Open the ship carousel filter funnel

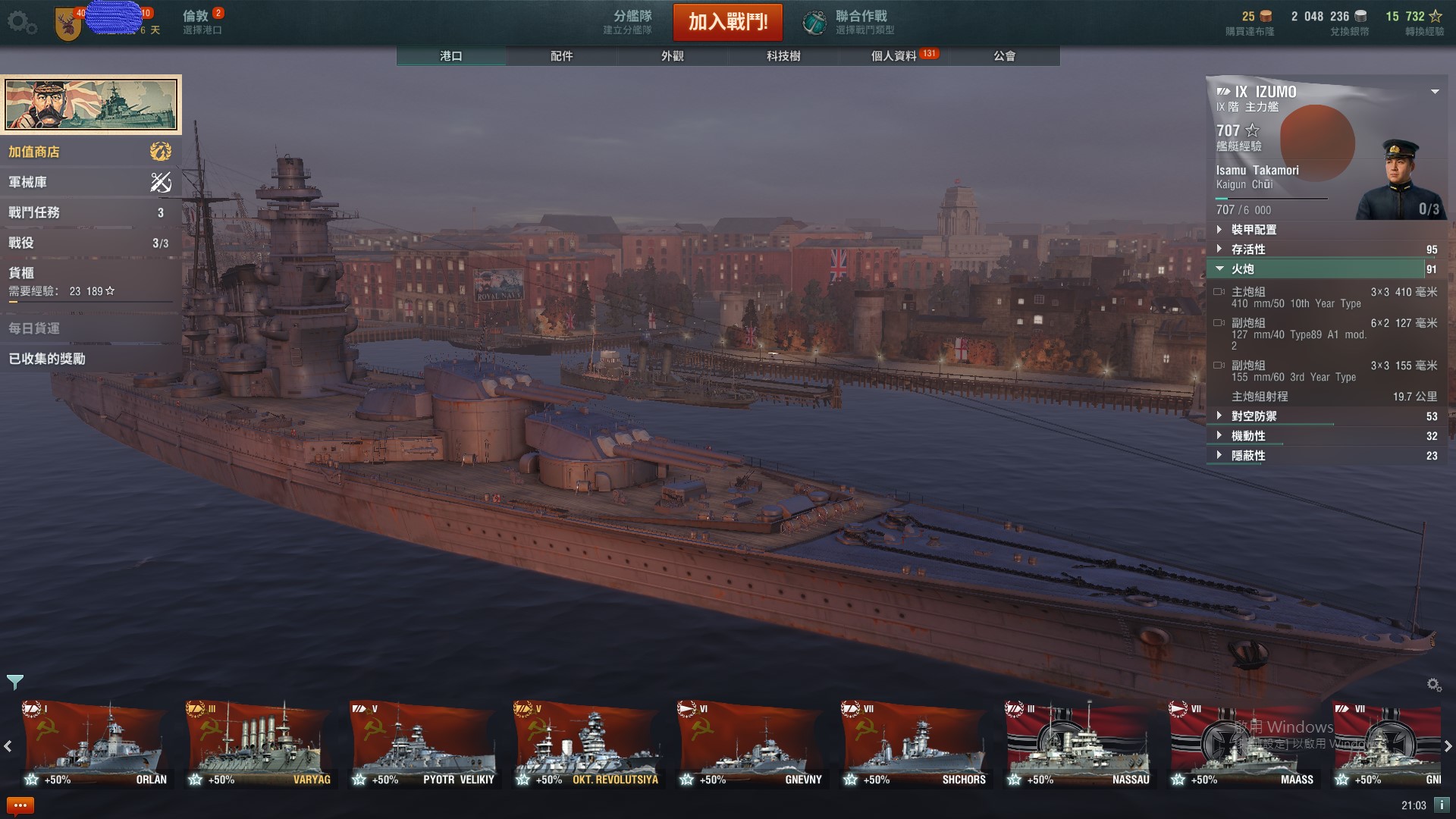coord(15,682)
